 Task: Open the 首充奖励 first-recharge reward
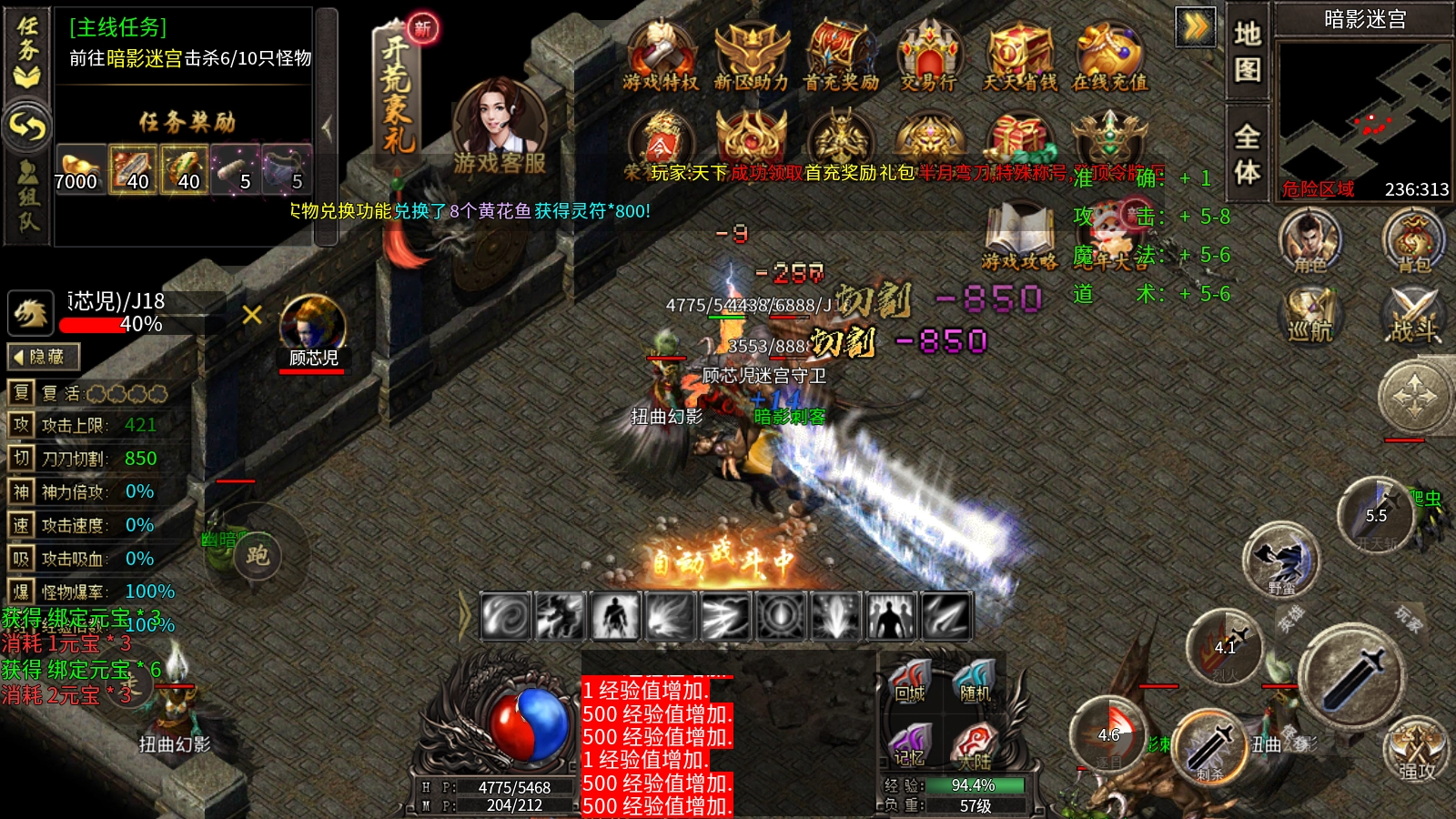tap(840, 55)
